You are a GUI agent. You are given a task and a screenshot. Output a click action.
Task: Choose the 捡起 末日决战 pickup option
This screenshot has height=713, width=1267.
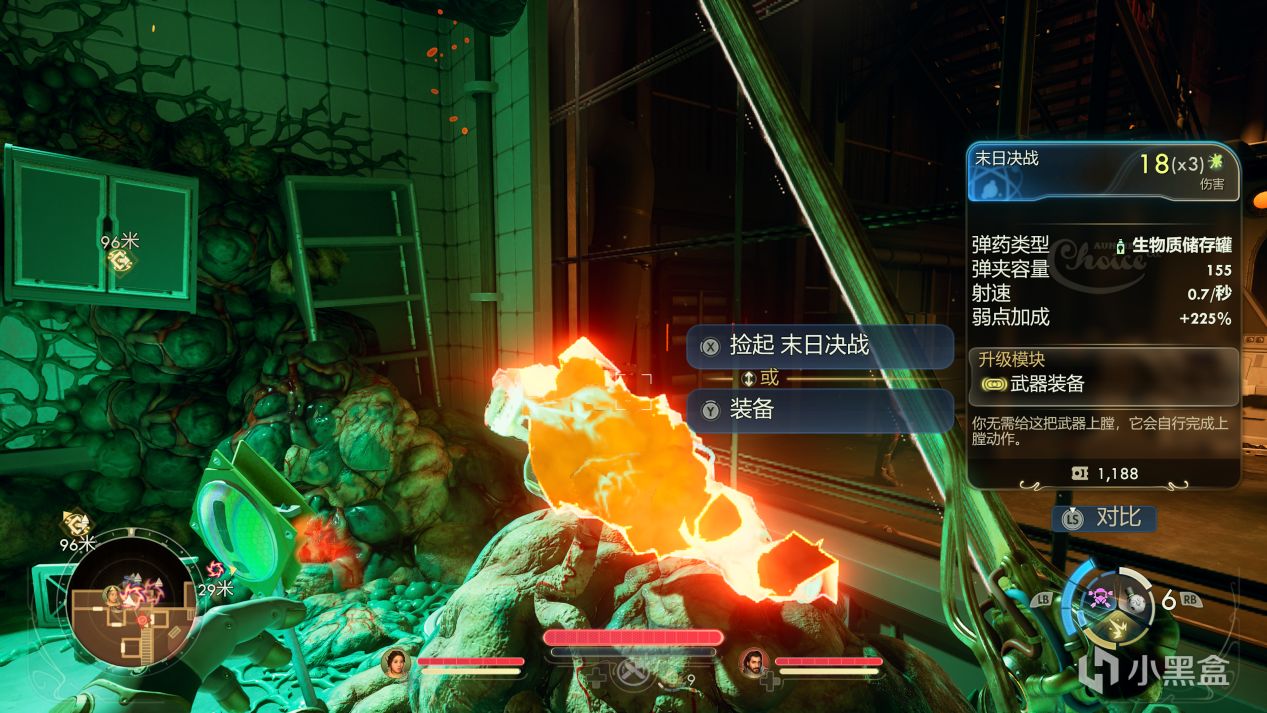819,346
